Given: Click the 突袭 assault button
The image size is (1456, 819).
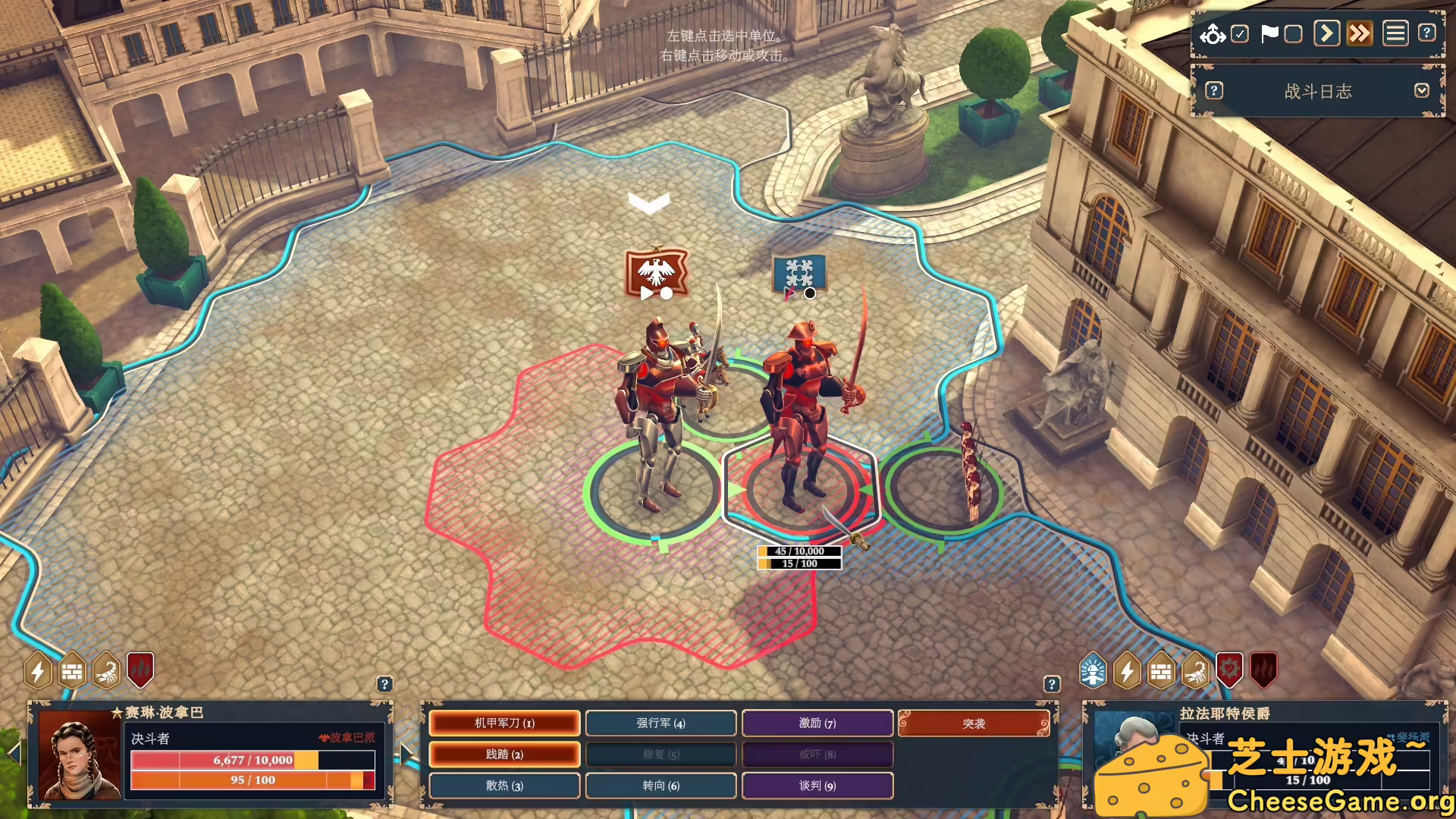Looking at the screenshot, I should pos(974,723).
